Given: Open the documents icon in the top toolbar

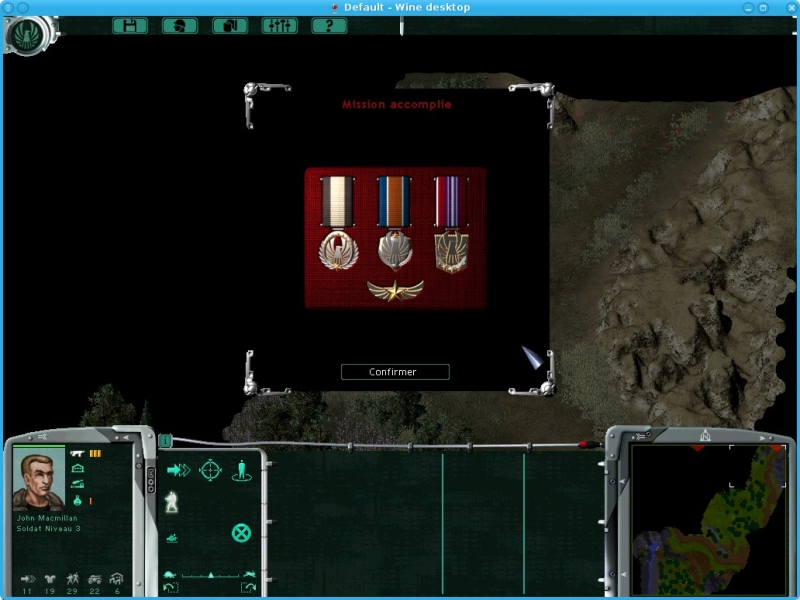Looking at the screenshot, I should (x=230, y=26).
